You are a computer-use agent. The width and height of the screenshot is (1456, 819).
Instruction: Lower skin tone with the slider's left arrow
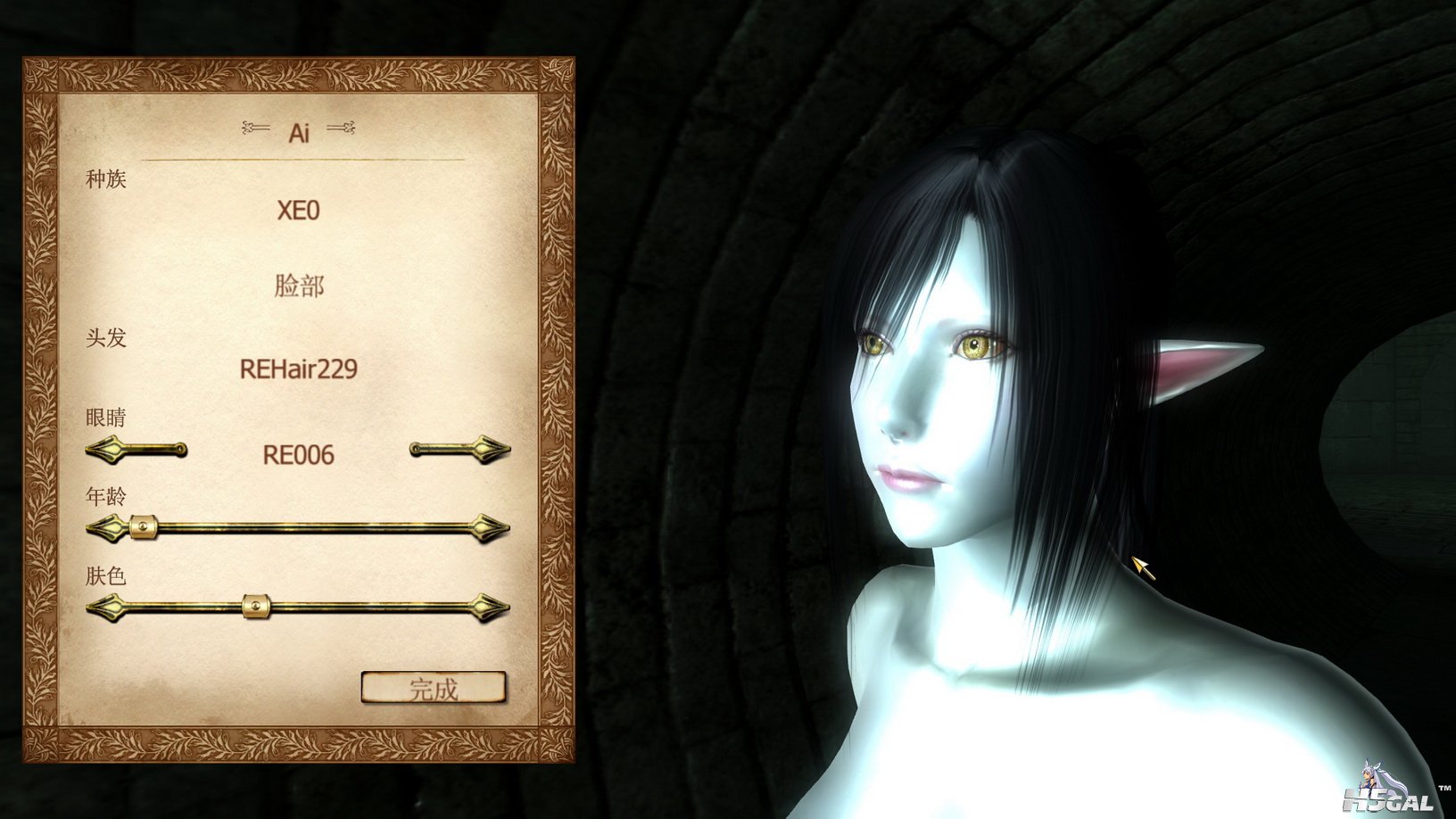tap(103, 608)
